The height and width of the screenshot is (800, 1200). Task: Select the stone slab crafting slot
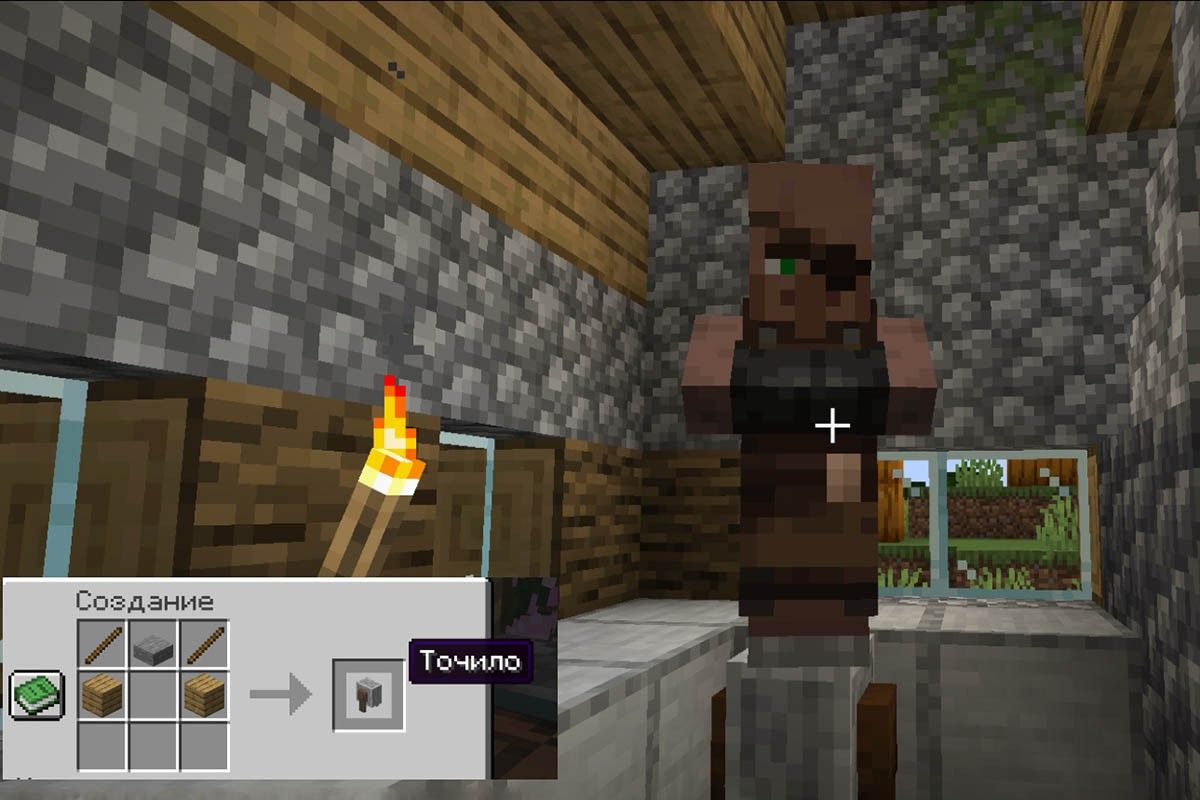click(153, 645)
